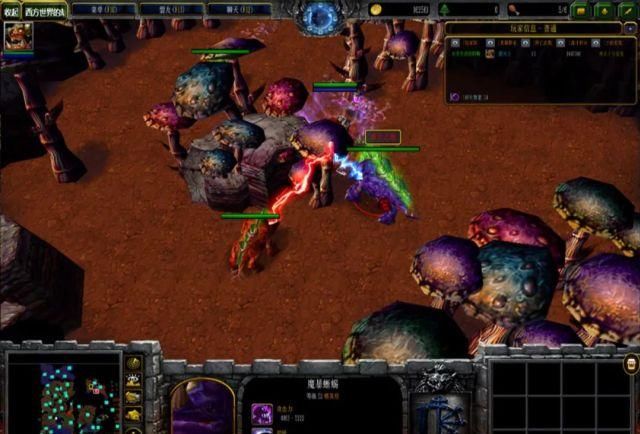
Task: Click the top minimap signal button
Action: click(133, 363)
